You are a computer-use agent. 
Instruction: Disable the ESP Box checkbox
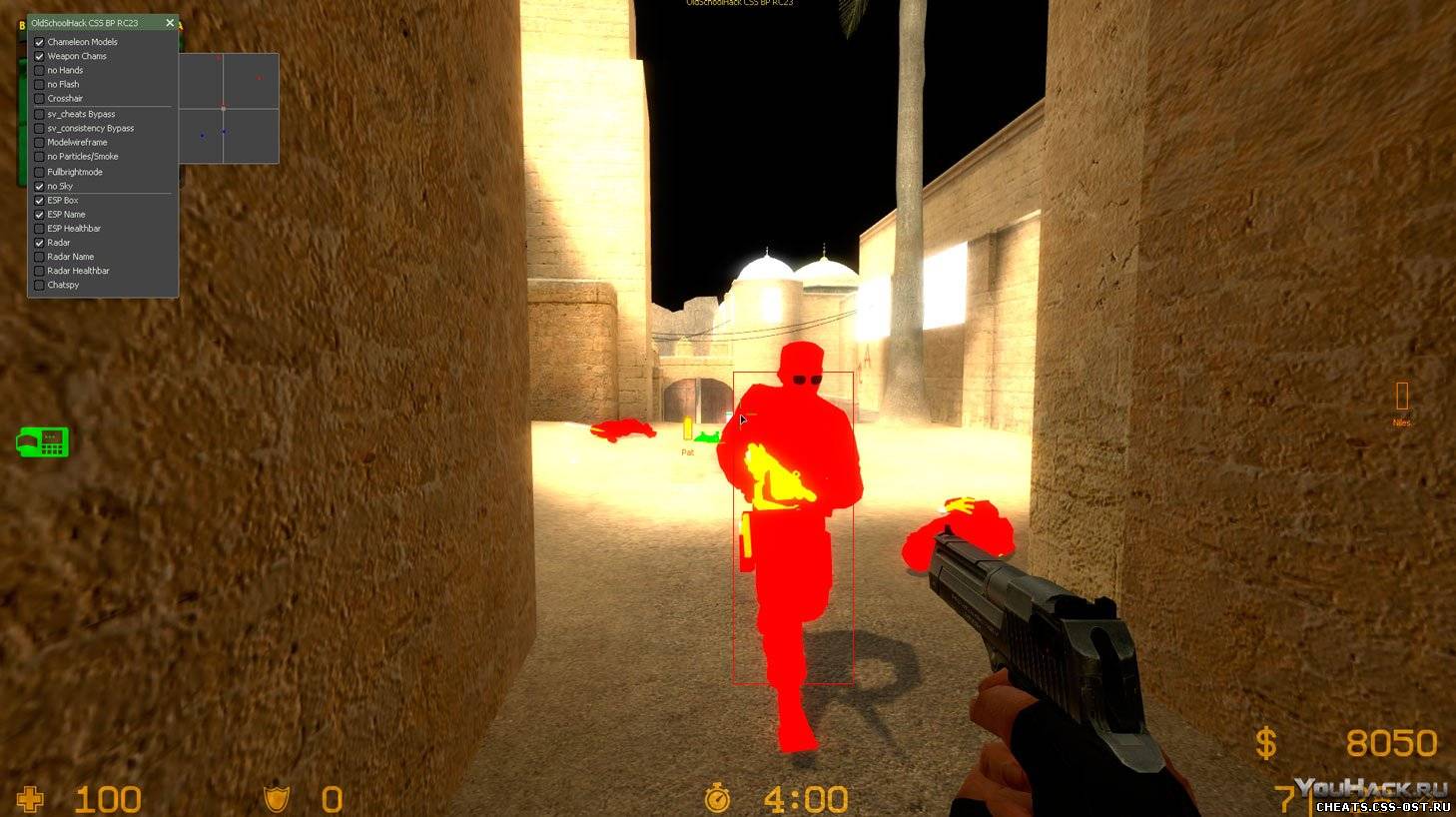coord(39,201)
